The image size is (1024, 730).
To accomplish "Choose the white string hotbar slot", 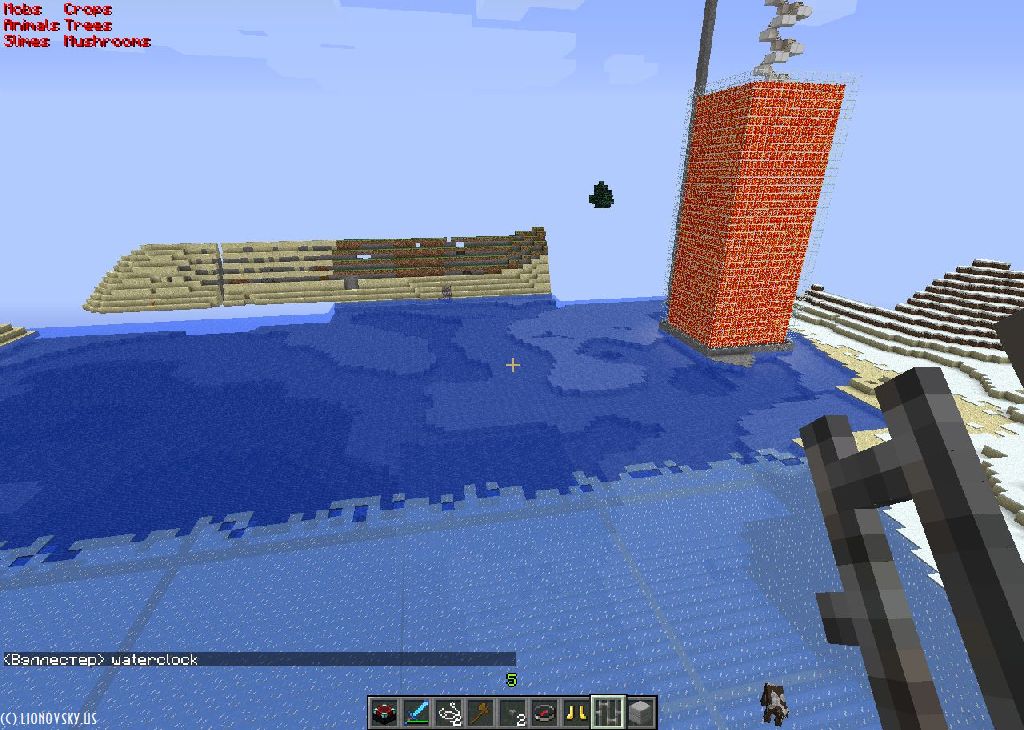I will point(448,713).
